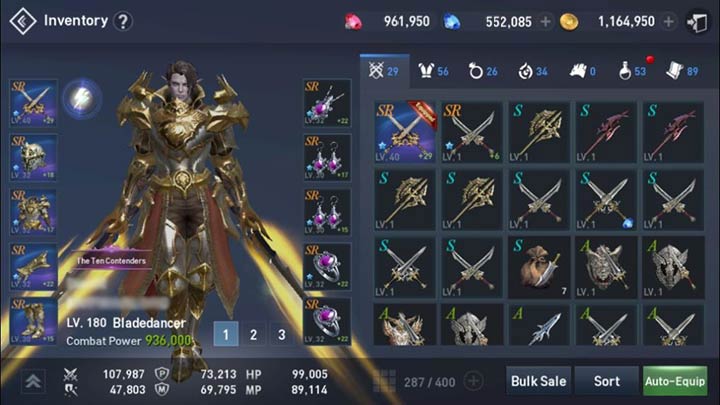Switch to equipment preset 3
Viewport: 720px width, 405px height.
[282, 335]
